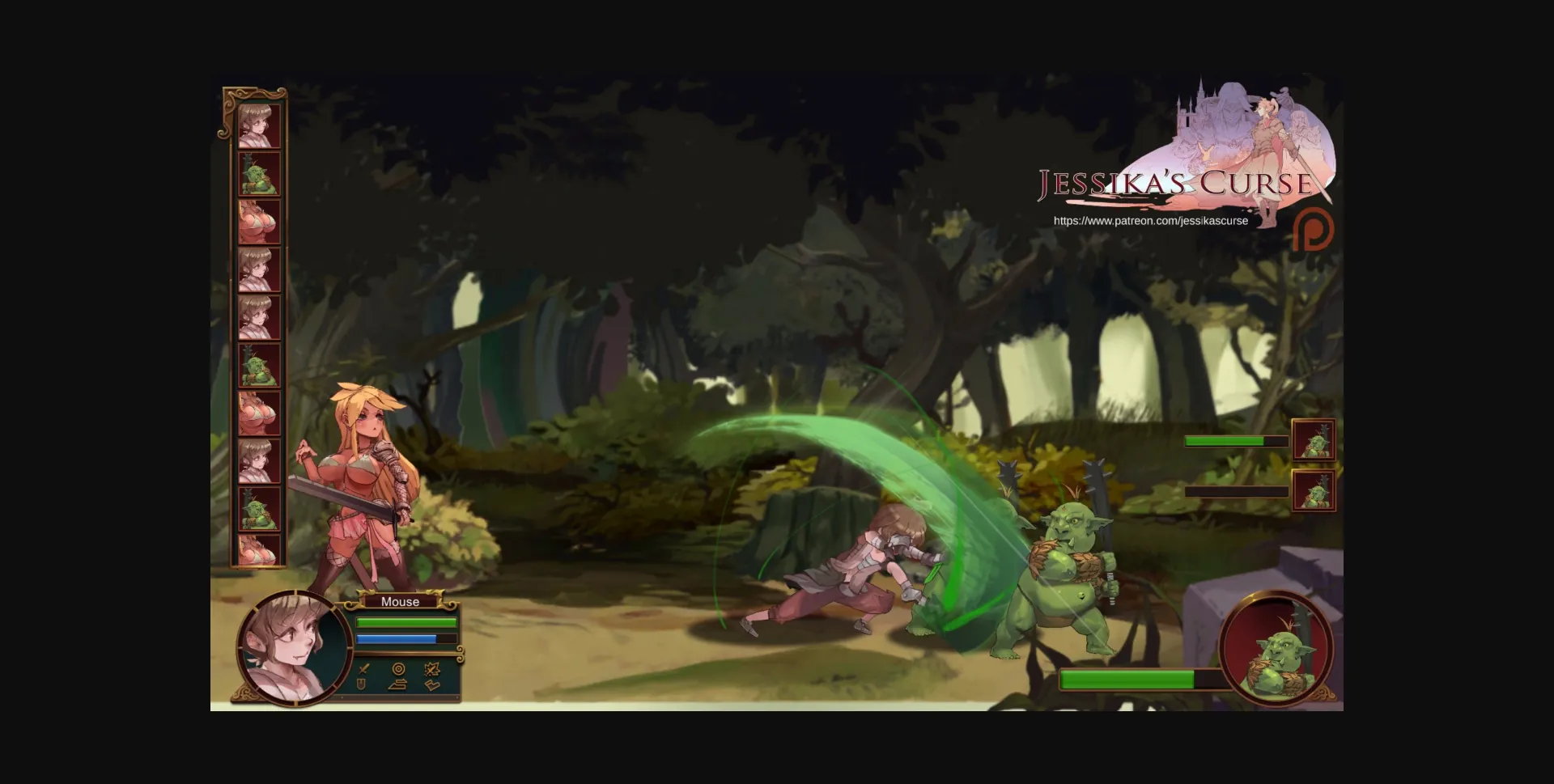
Task: Choose the targeting reticle ability icon
Action: (398, 668)
